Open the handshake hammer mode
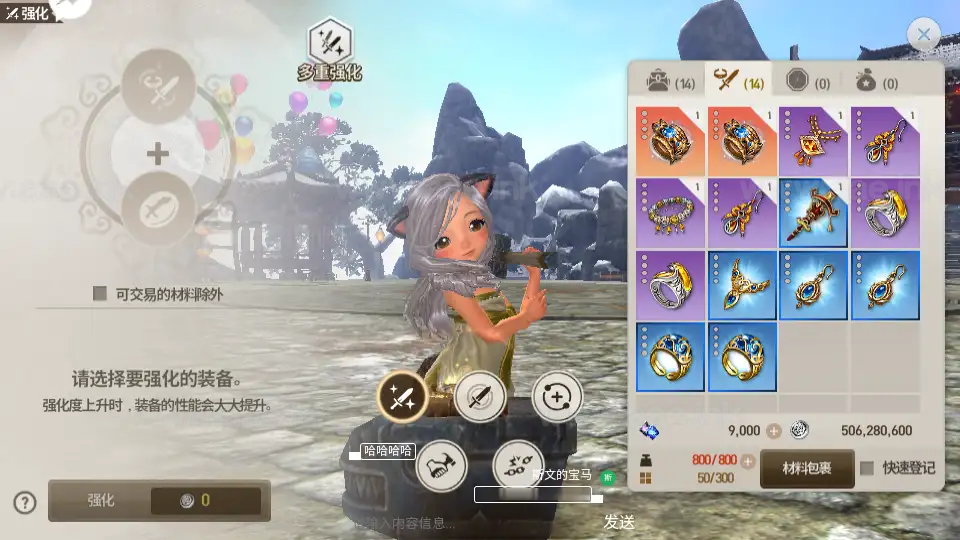Viewport: 960px width, 540px height. click(441, 466)
